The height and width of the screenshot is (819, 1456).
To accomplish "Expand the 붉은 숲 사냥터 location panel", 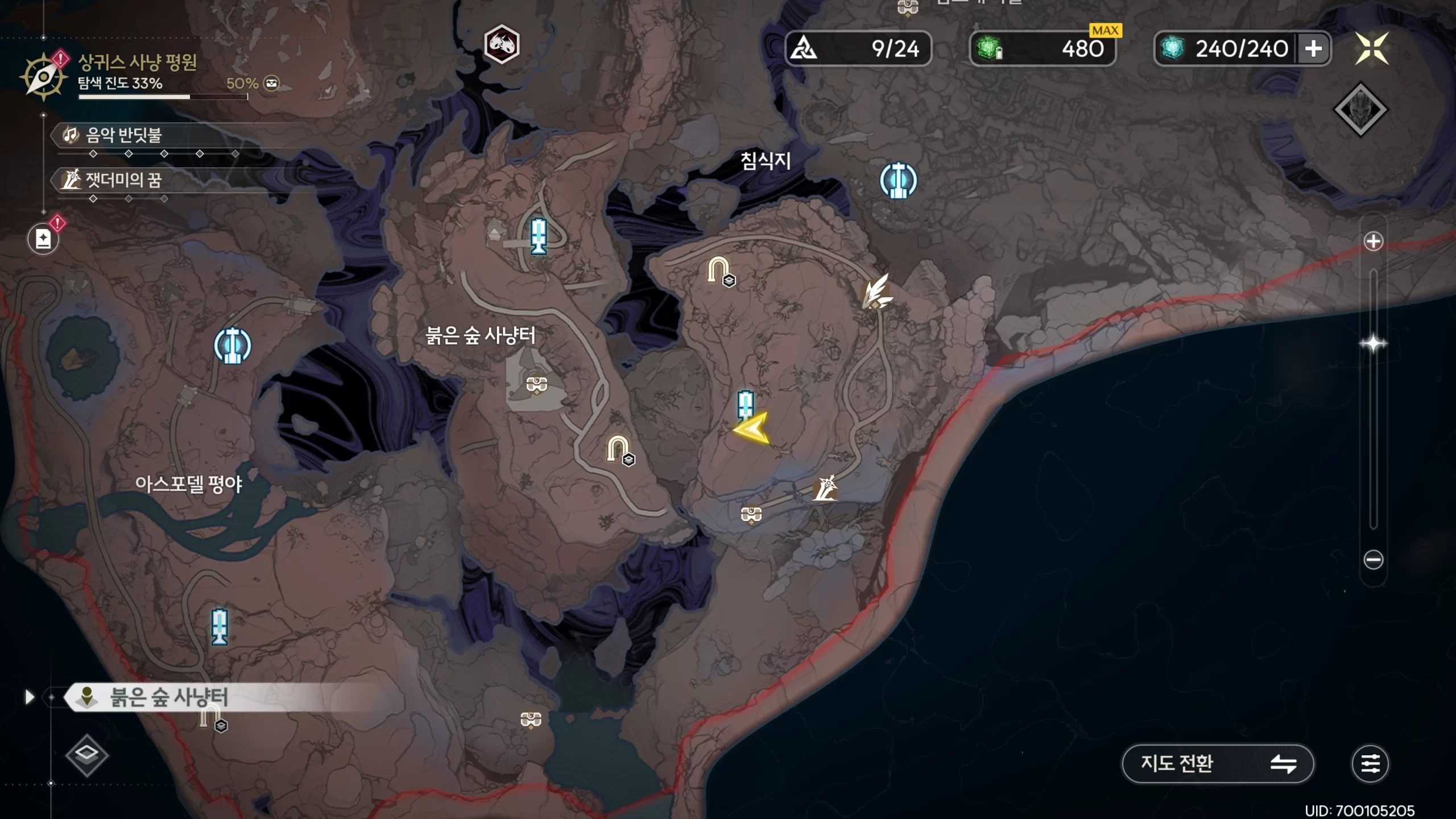I will (x=30, y=697).
